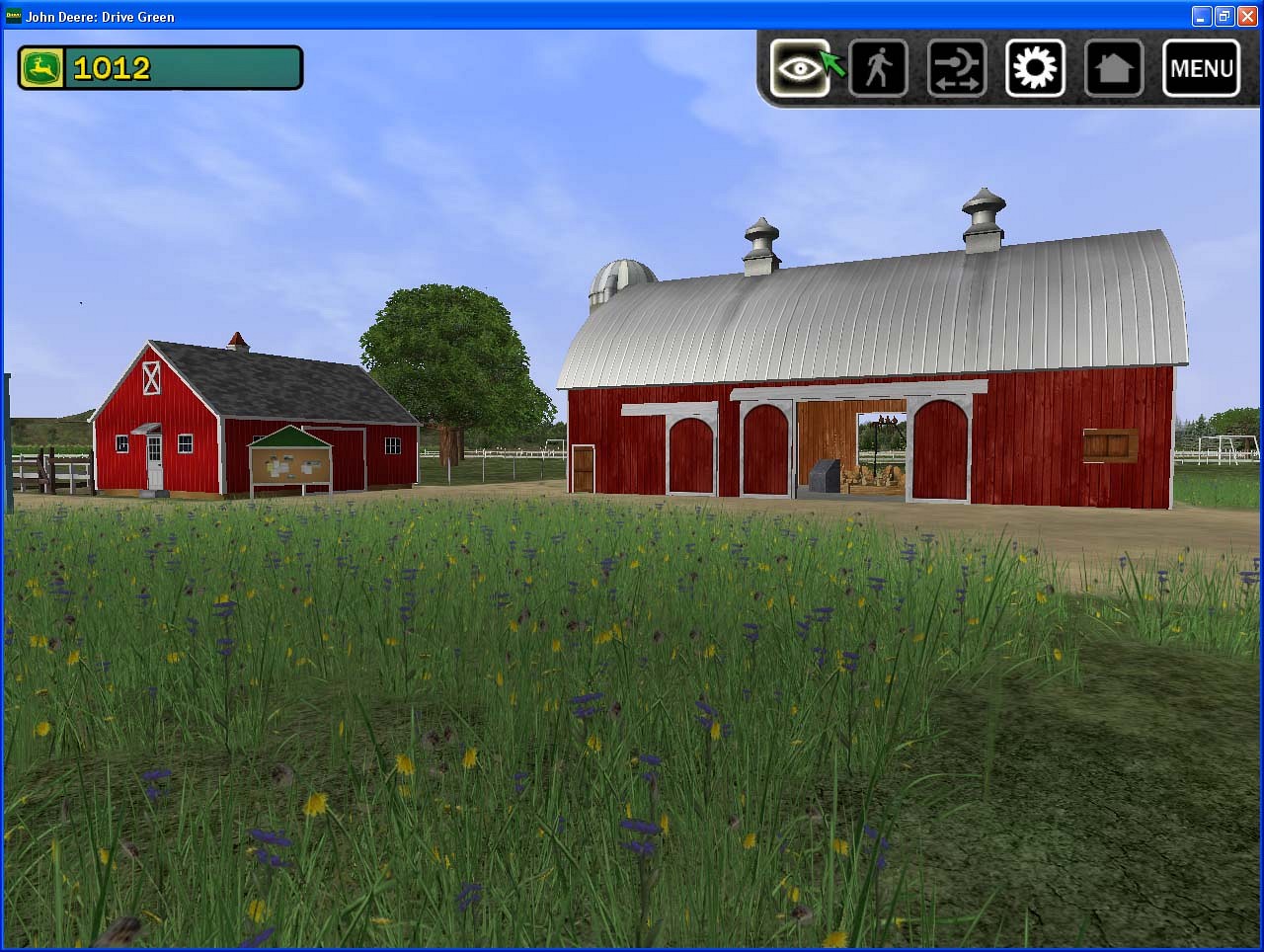Open the MENU button
The height and width of the screenshot is (952, 1264).
(1201, 68)
